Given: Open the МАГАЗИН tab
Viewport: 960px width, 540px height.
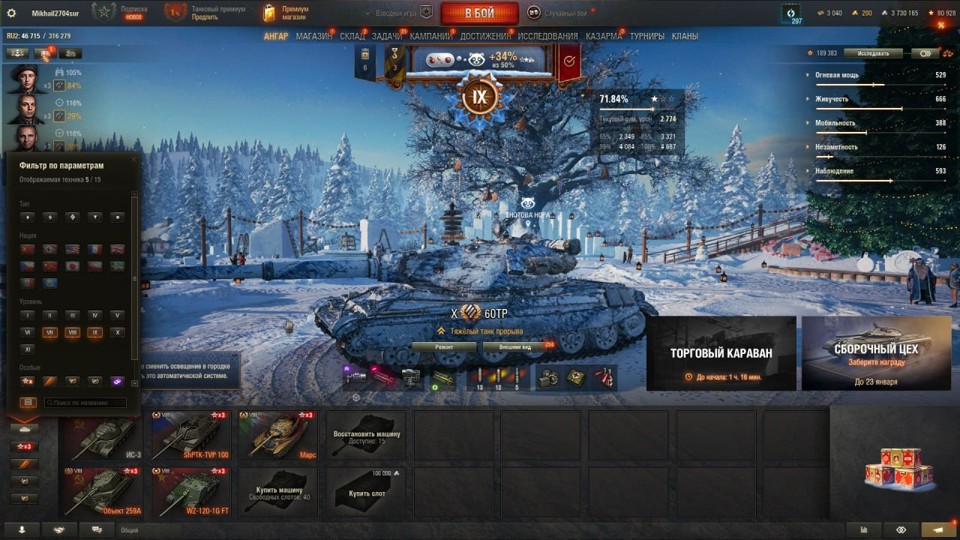Looking at the screenshot, I should click(314, 36).
